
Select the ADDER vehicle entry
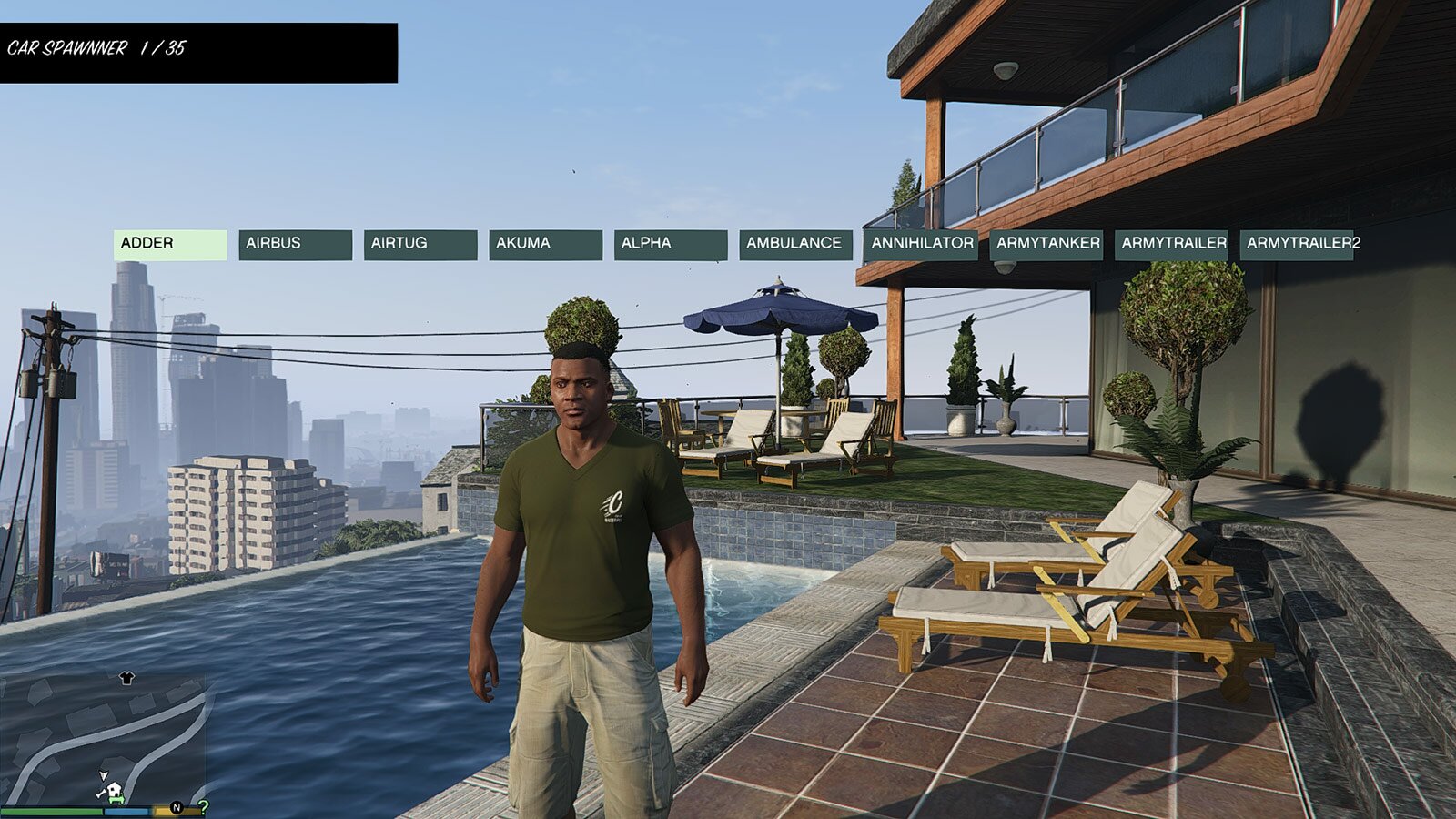(x=170, y=244)
